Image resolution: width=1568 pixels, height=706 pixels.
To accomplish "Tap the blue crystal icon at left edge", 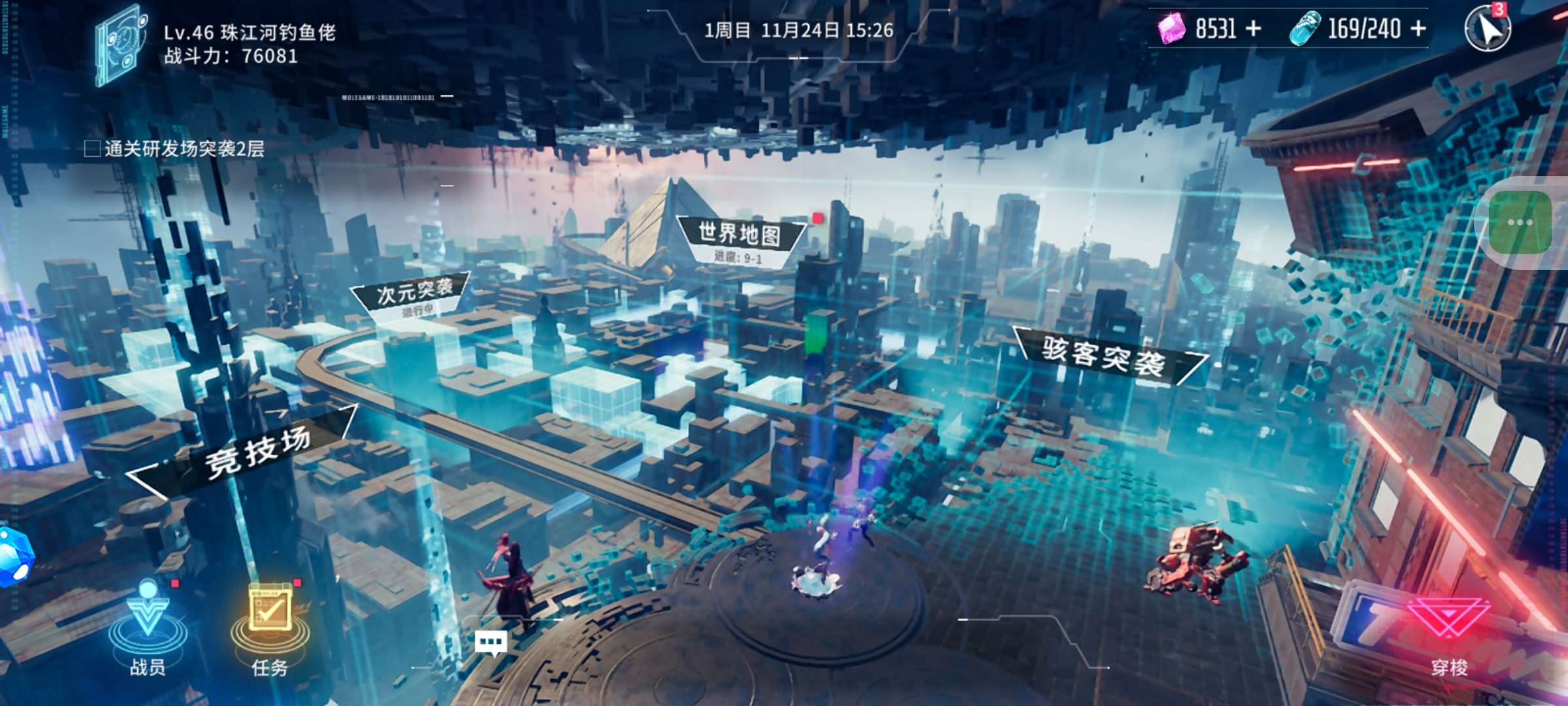I will [x=13, y=557].
